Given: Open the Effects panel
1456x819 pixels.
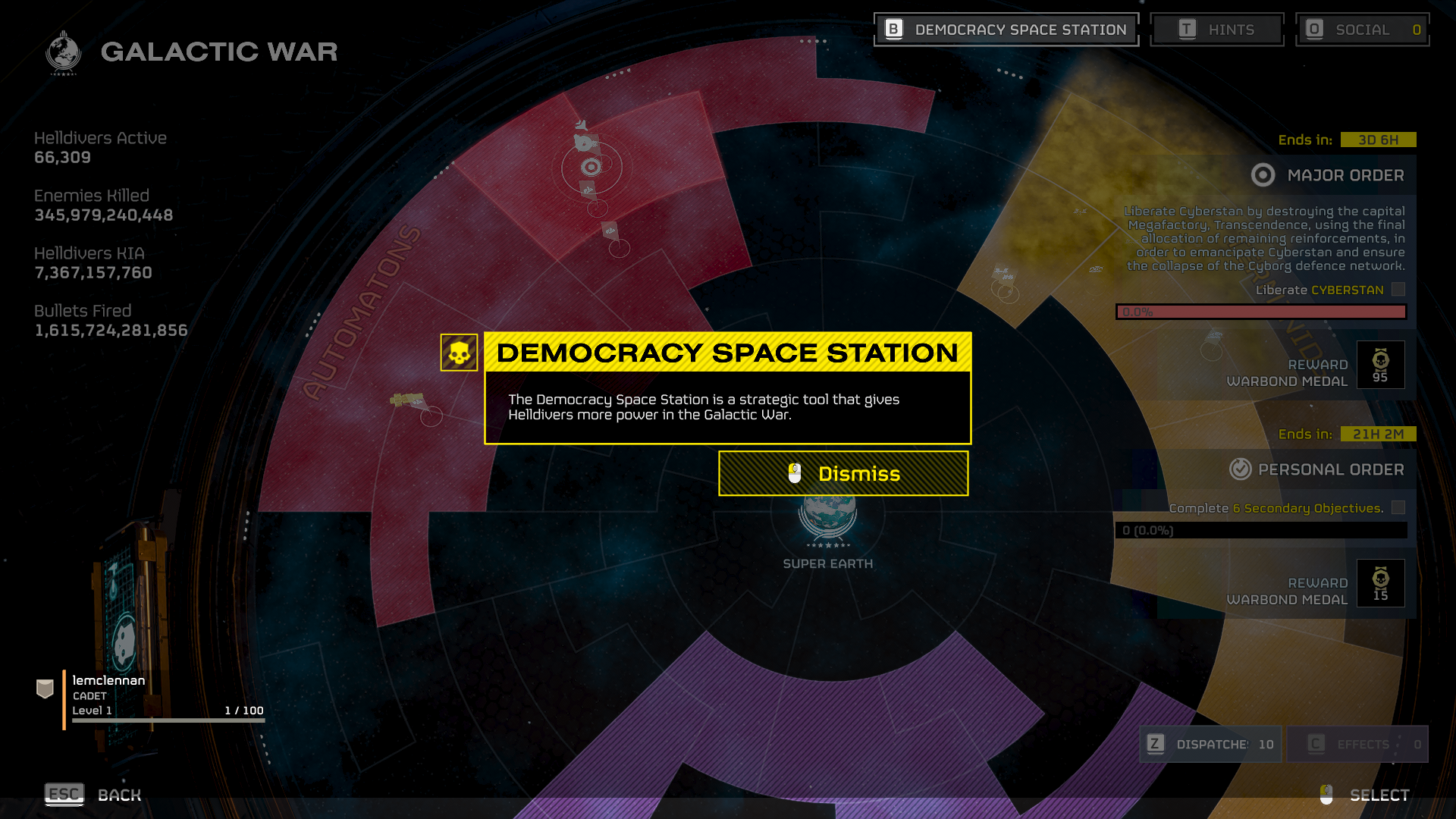Looking at the screenshot, I should (x=1357, y=744).
